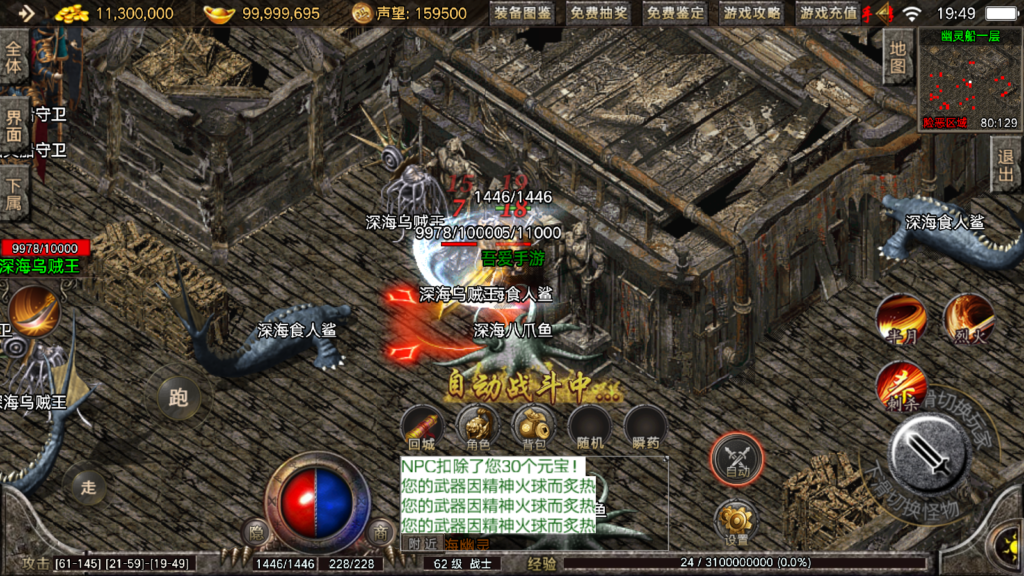The width and height of the screenshot is (1024, 576).
Task: Open the 角色 character sheet
Action: pos(477,427)
